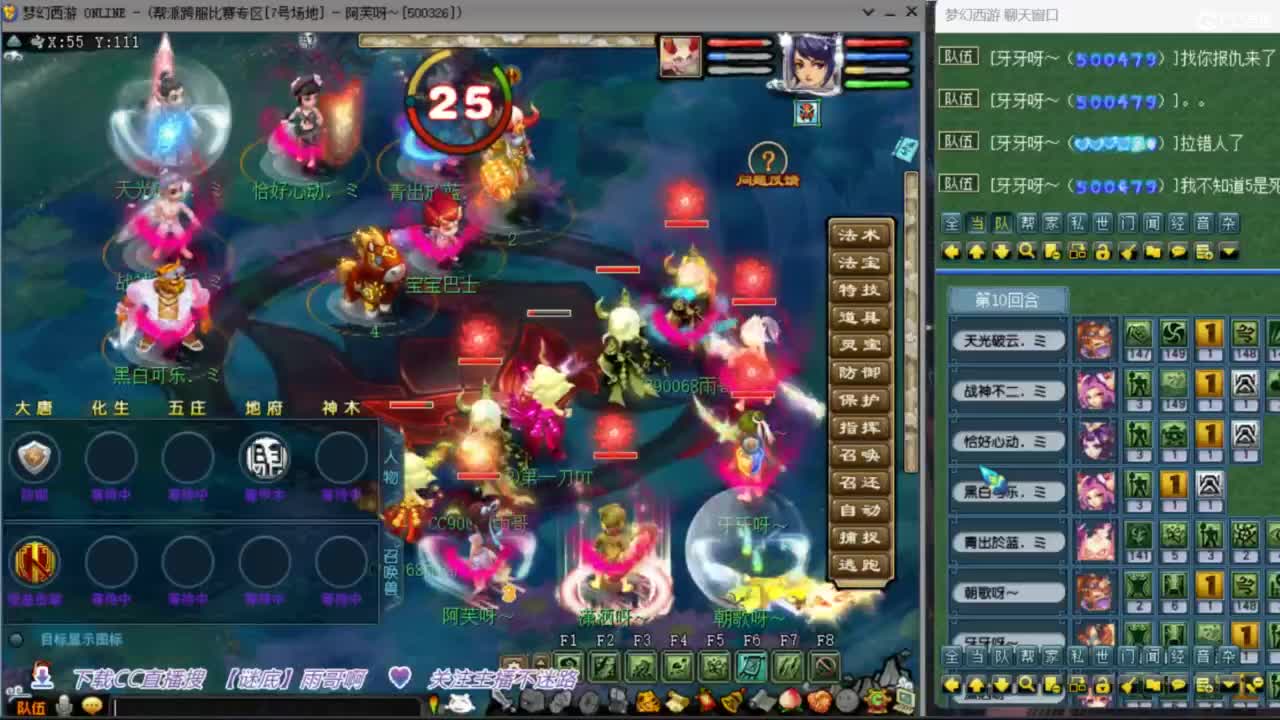
Task: Click the peach item icon in bottom bar
Action: (789, 700)
